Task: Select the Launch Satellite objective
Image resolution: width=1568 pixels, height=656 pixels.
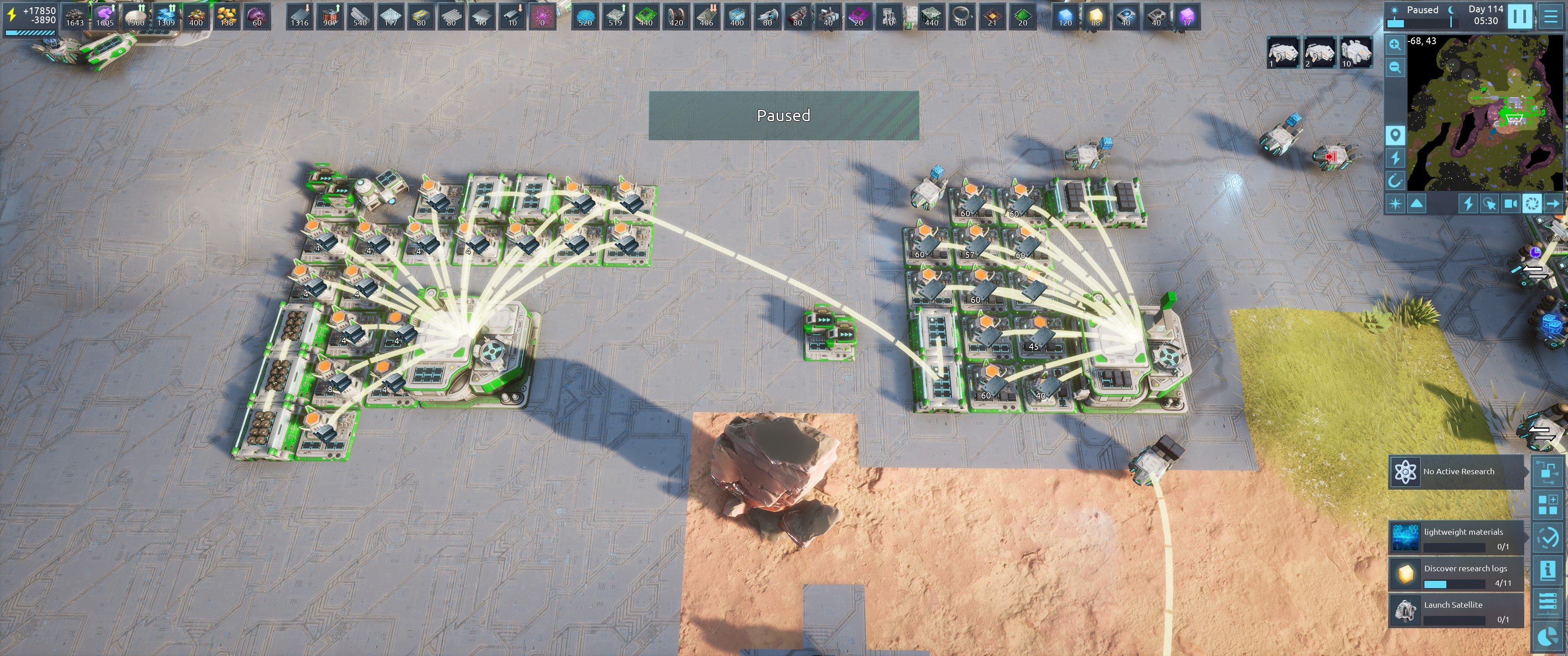Action: pyautogui.click(x=1456, y=611)
